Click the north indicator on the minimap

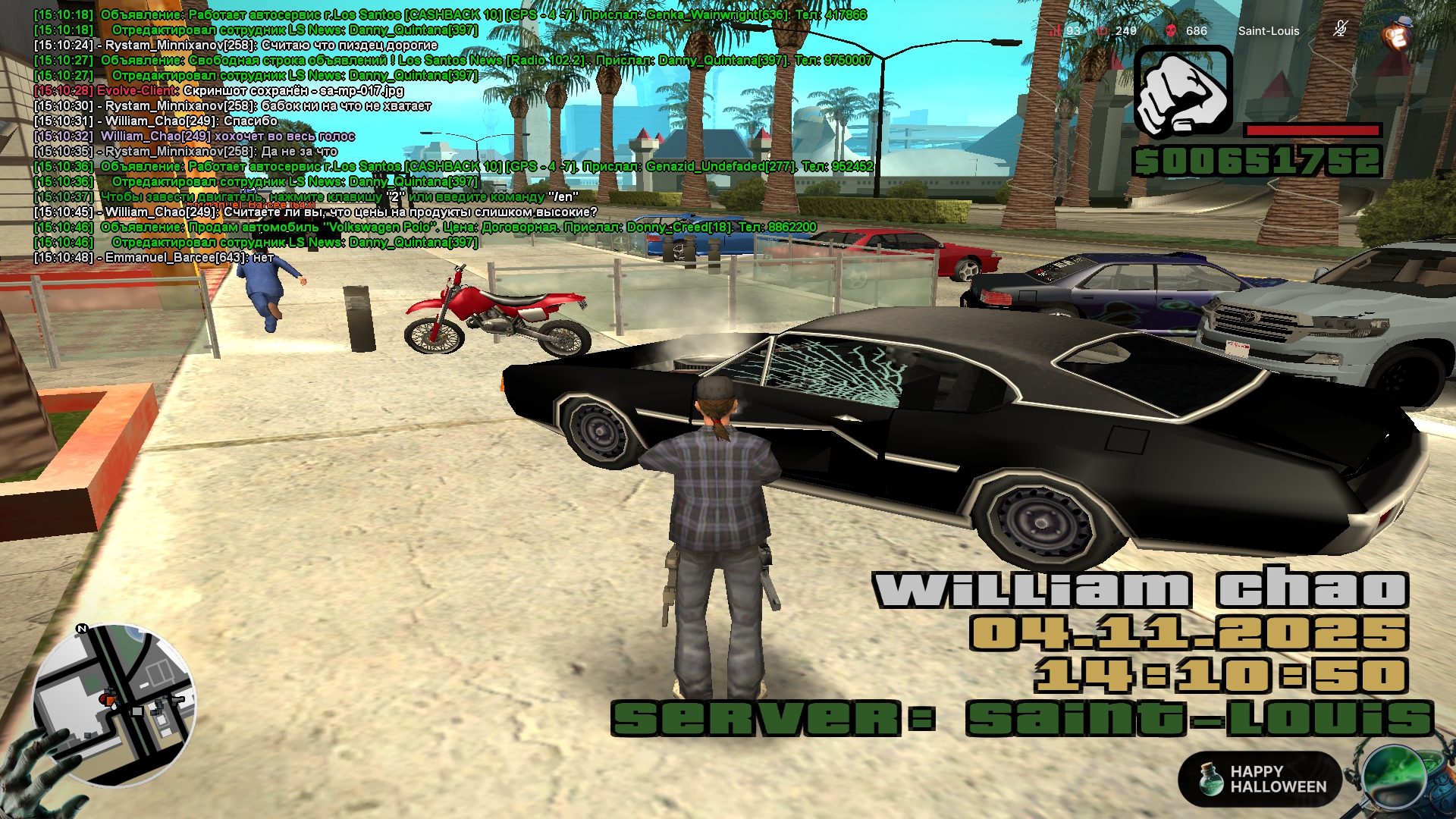82,629
